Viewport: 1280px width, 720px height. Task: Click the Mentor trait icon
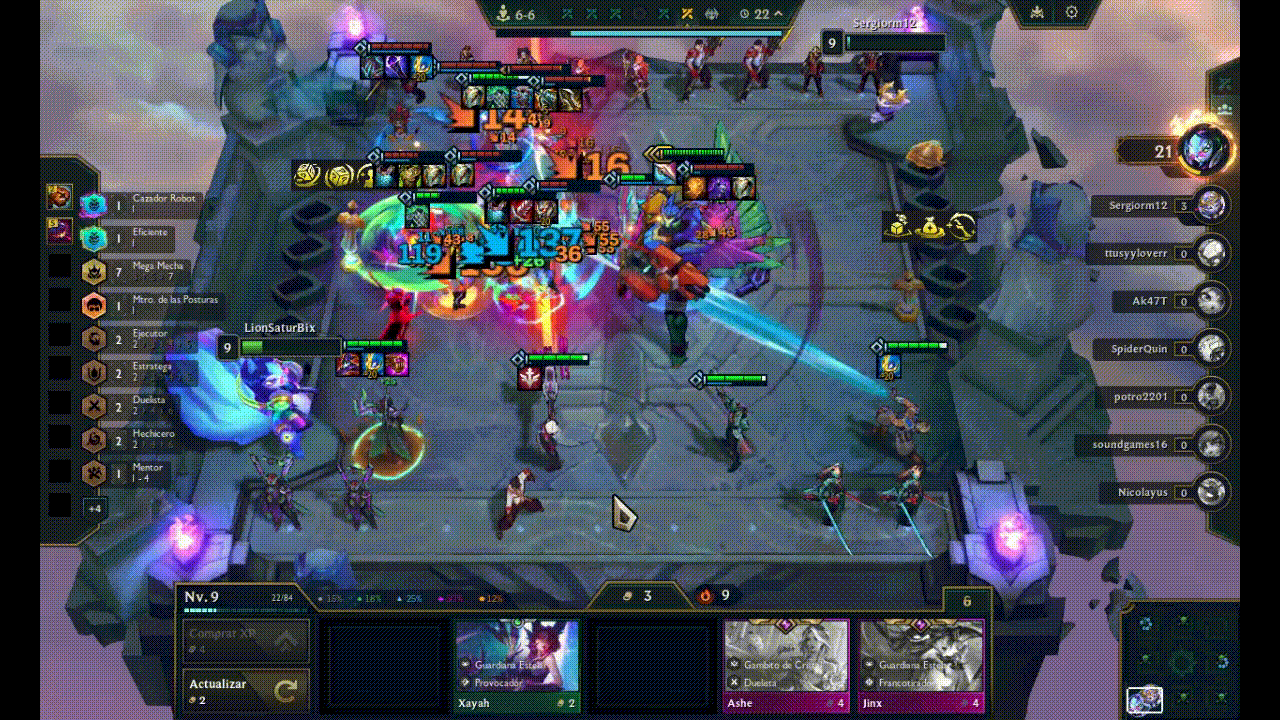[x=94, y=472]
